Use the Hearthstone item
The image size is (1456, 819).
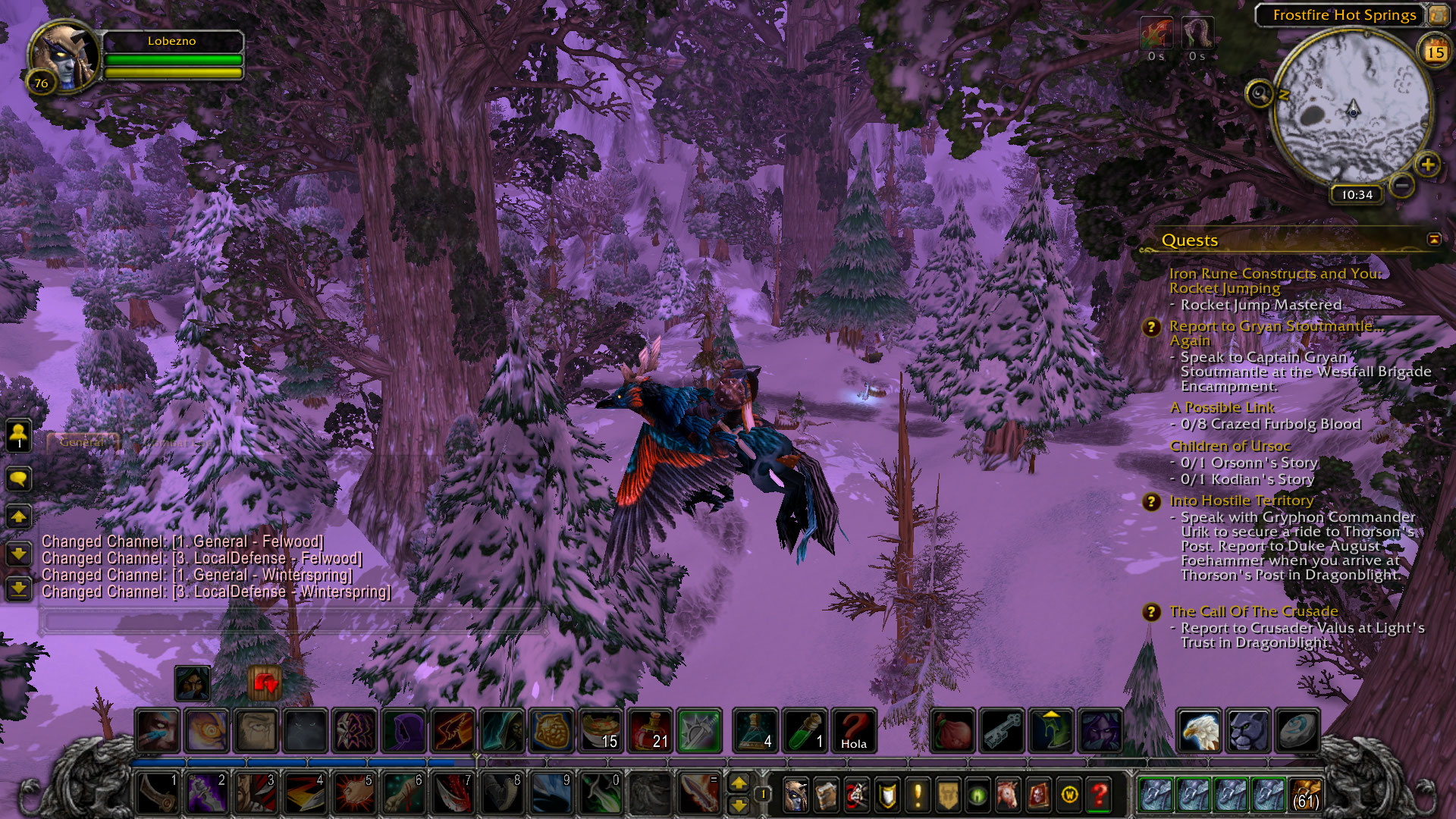coord(1298,730)
